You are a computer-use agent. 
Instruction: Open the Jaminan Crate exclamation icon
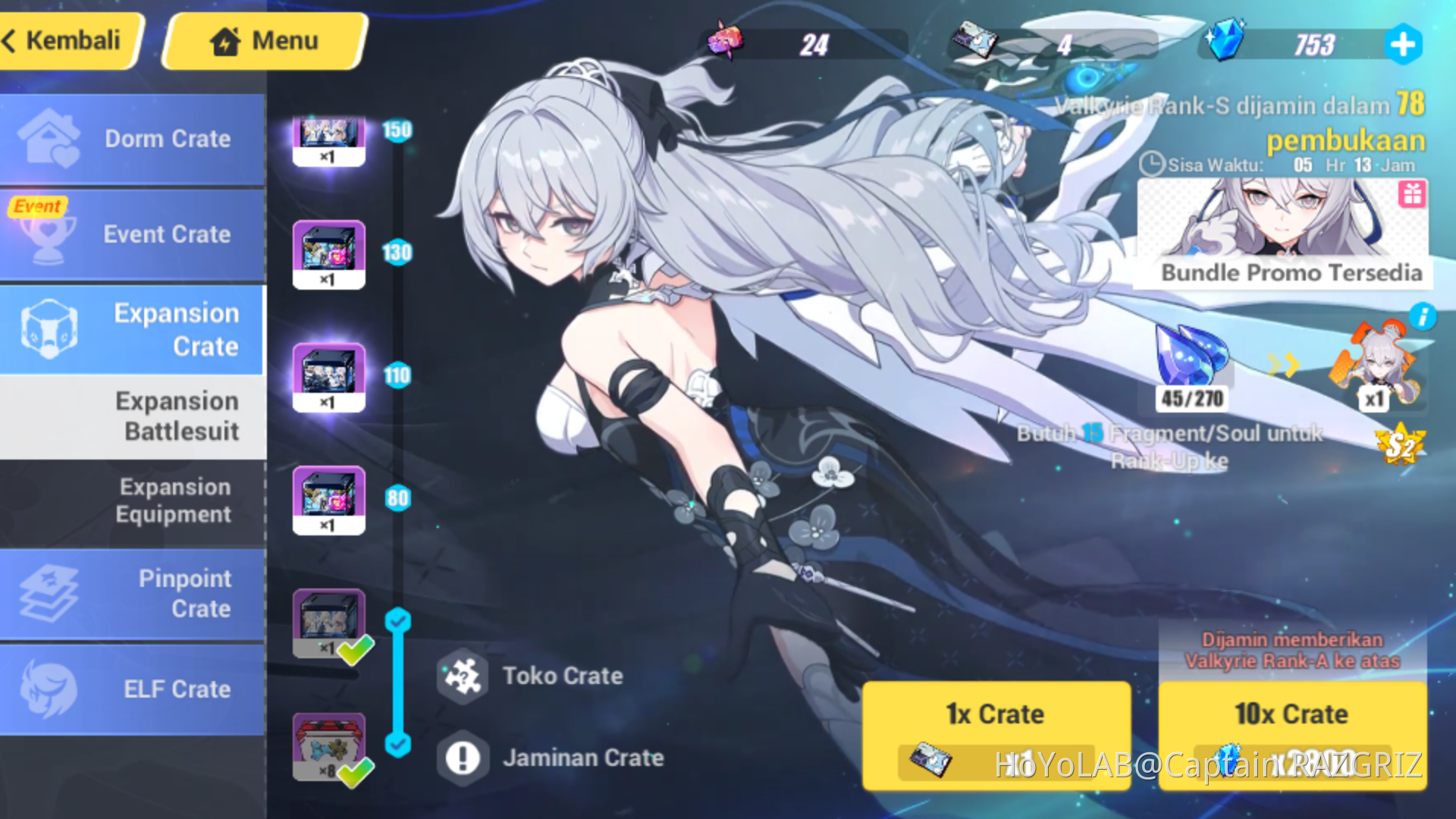(x=463, y=758)
